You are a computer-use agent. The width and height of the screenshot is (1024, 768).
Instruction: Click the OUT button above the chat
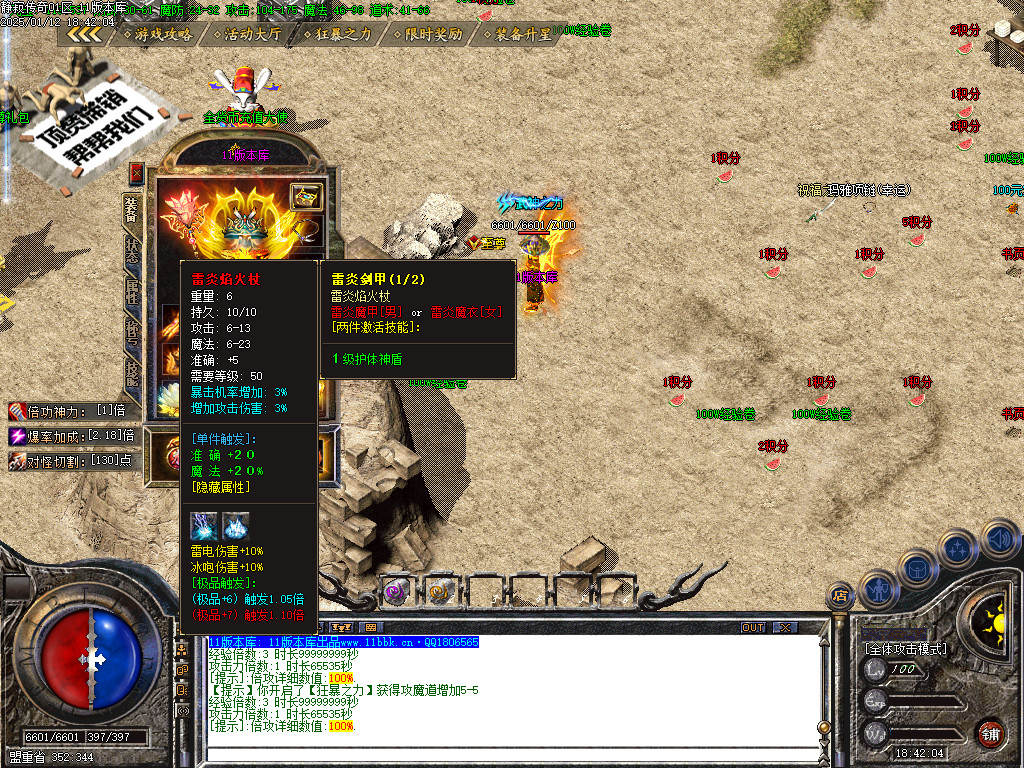[752, 627]
